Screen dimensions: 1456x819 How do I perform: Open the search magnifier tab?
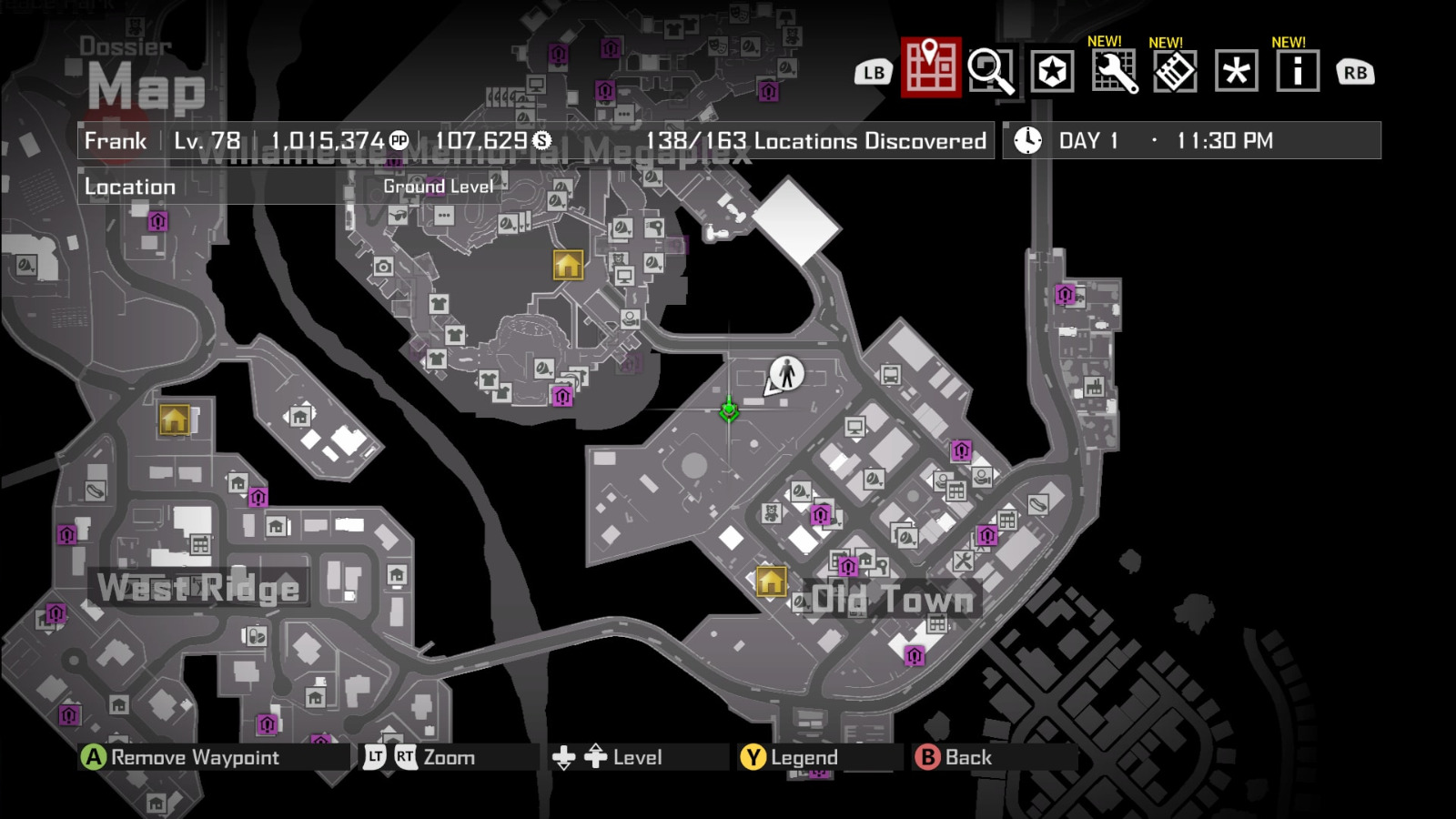pos(993,71)
